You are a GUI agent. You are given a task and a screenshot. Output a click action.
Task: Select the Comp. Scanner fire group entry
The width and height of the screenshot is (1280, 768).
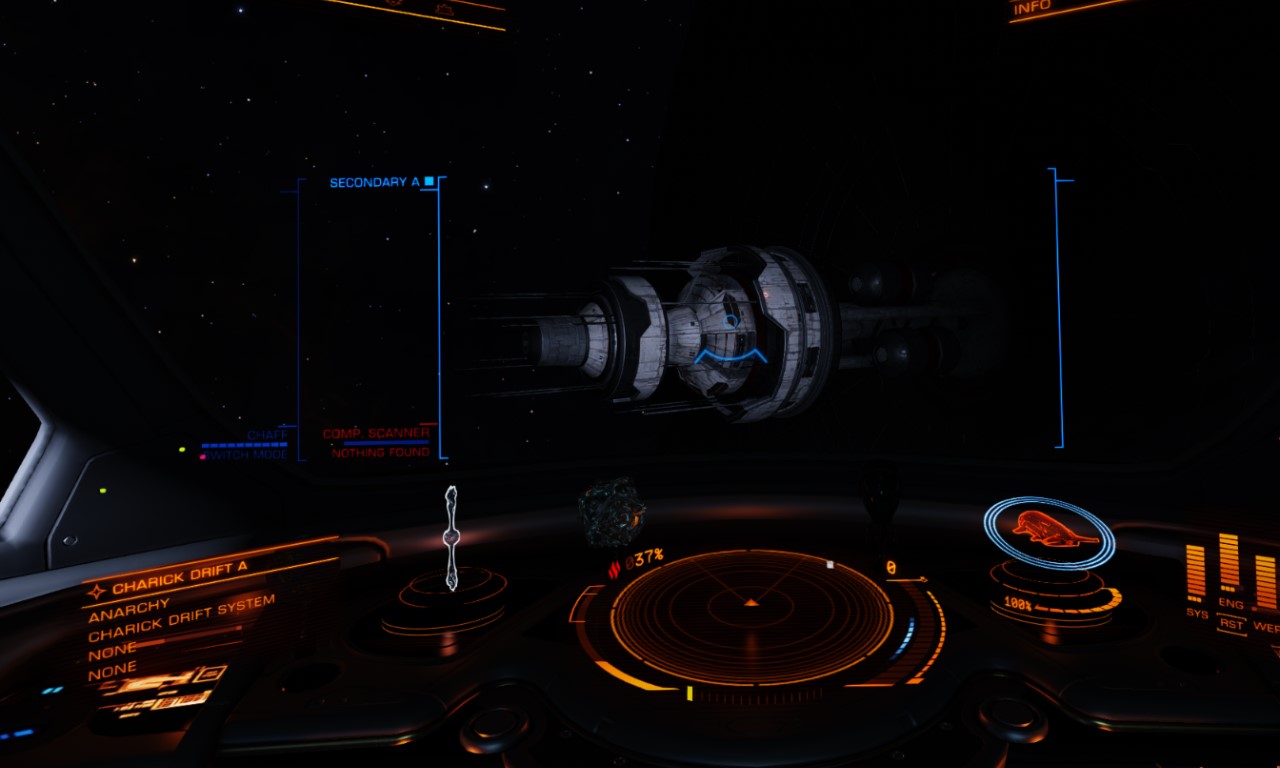tap(376, 434)
